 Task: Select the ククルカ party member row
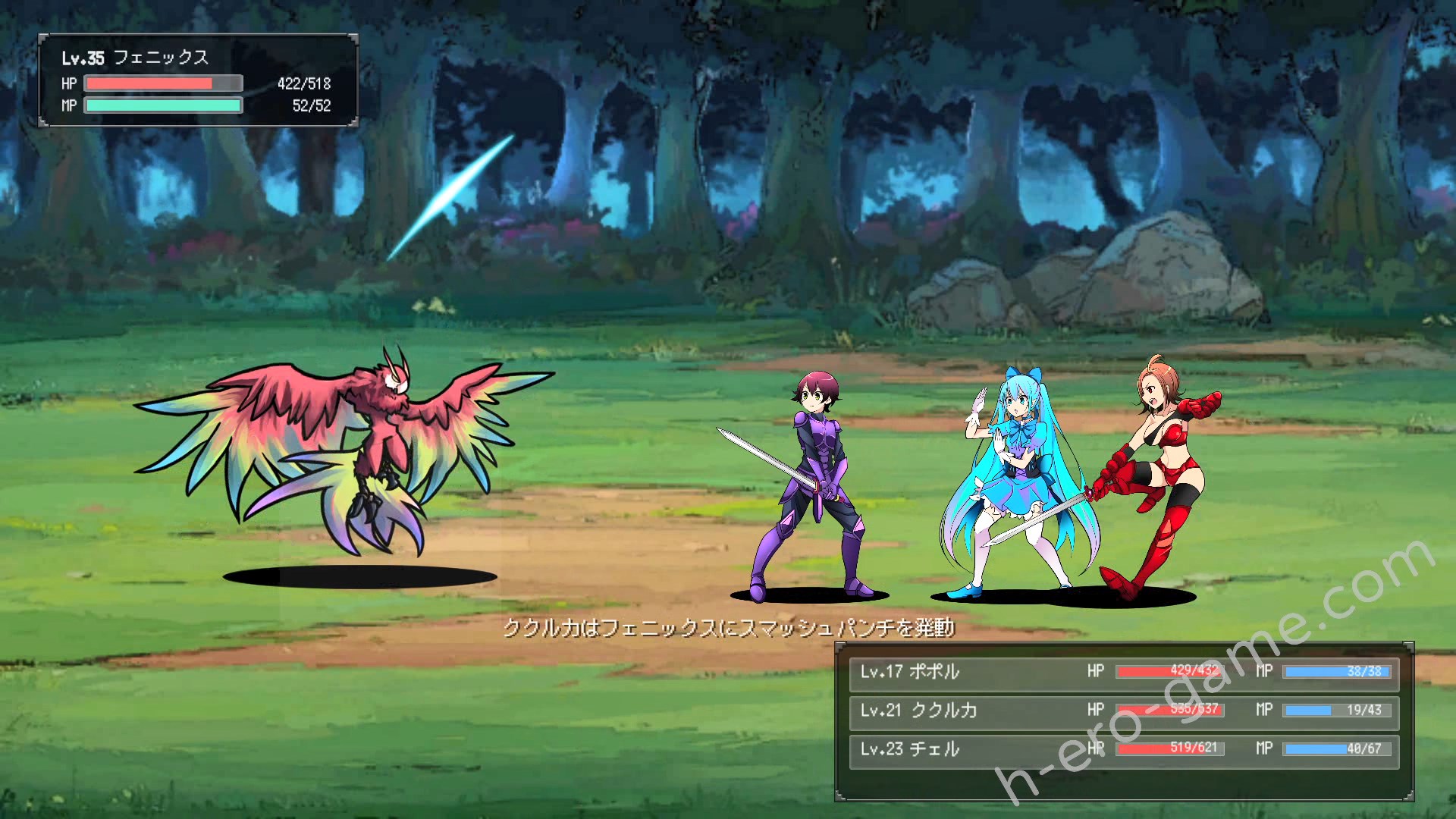[1124, 711]
